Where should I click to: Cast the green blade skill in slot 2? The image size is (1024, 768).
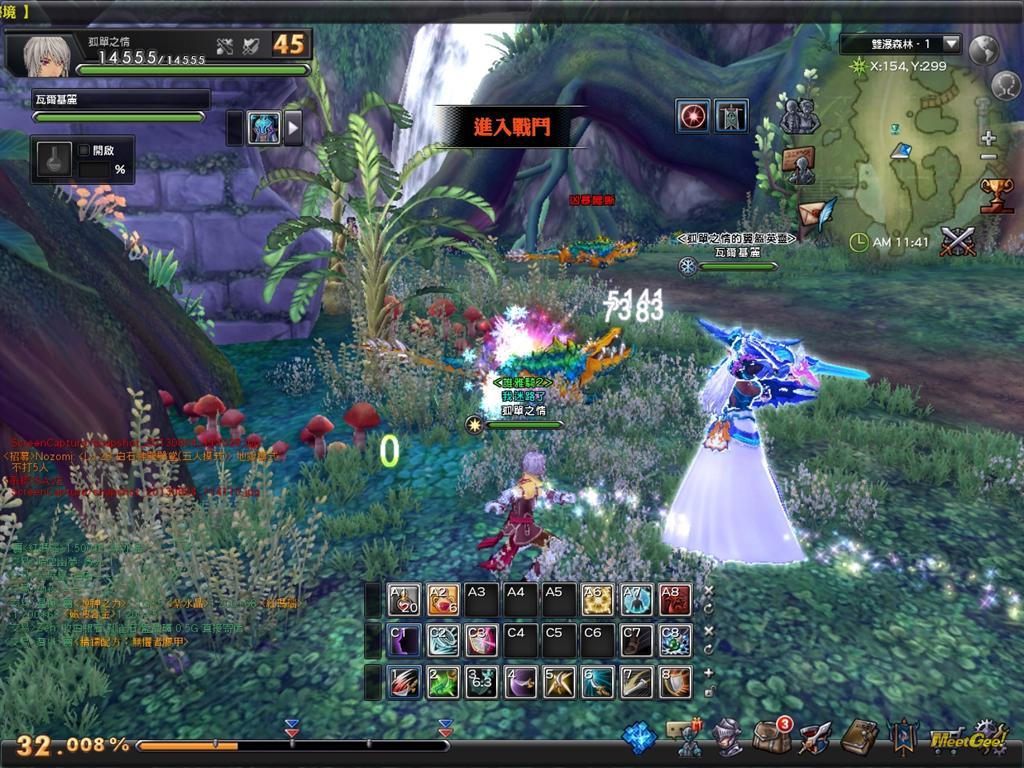[443, 682]
